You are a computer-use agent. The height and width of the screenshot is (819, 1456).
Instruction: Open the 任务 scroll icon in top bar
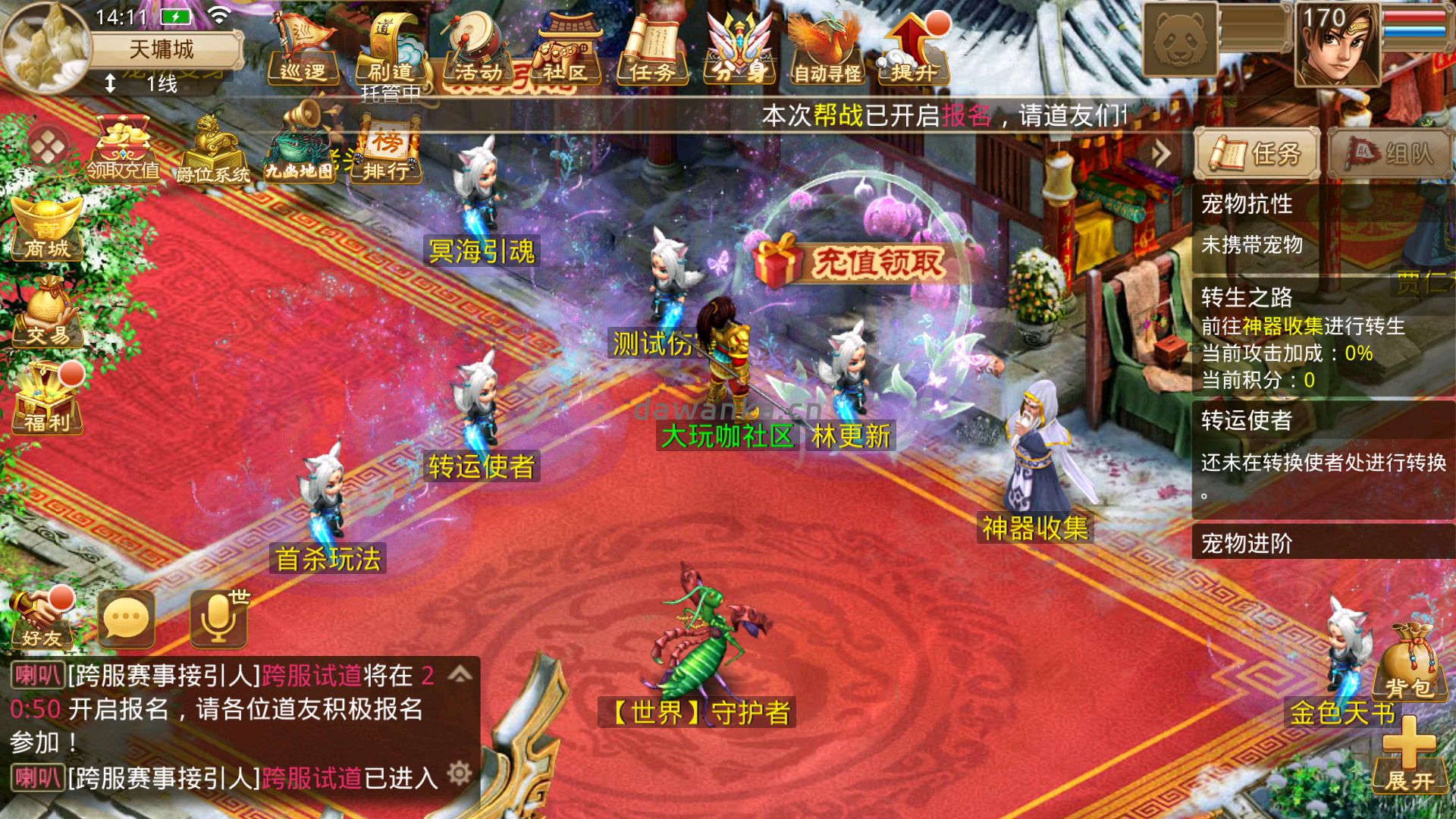point(652,49)
